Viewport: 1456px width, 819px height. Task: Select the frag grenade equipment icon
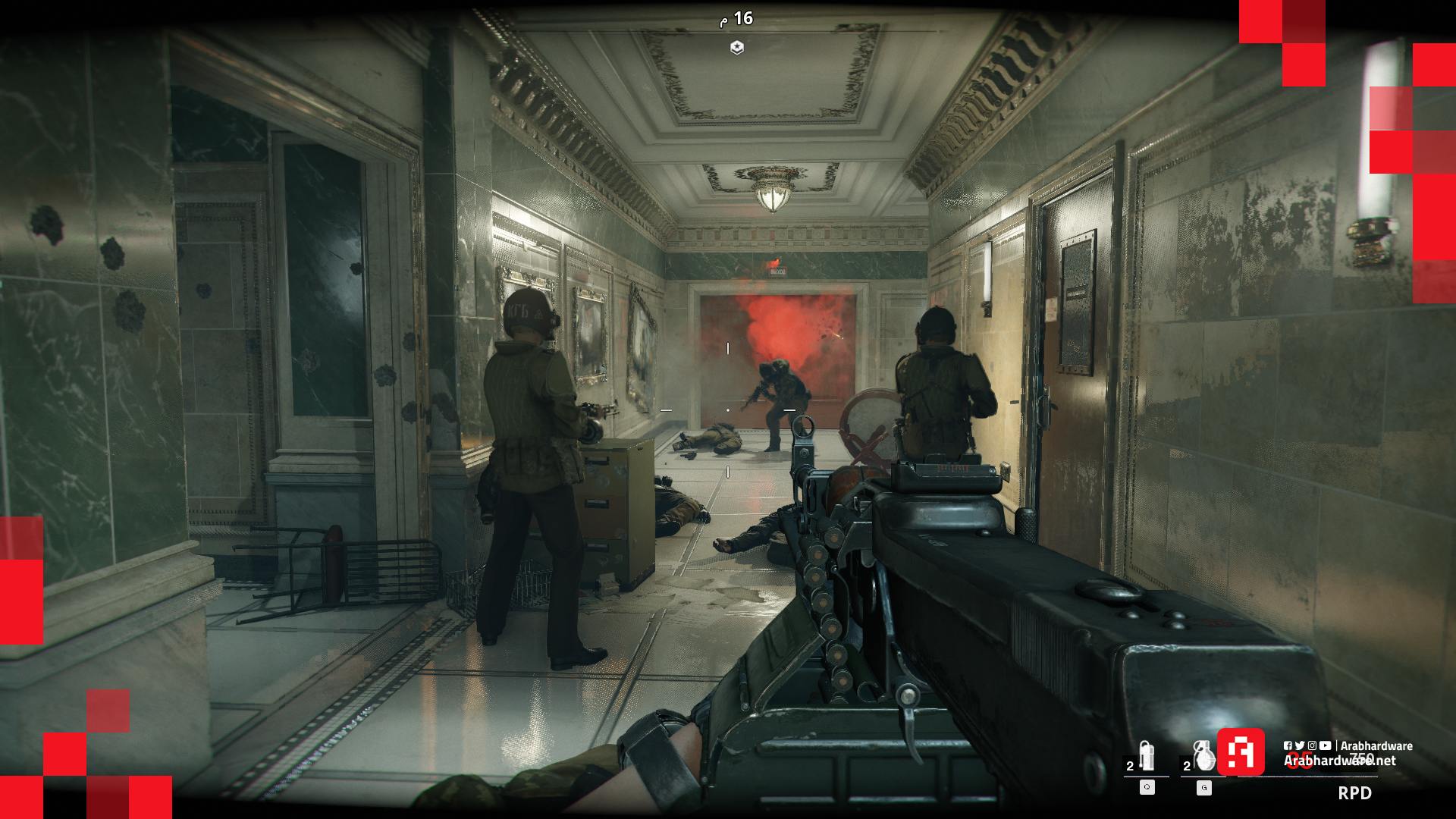tap(1203, 755)
